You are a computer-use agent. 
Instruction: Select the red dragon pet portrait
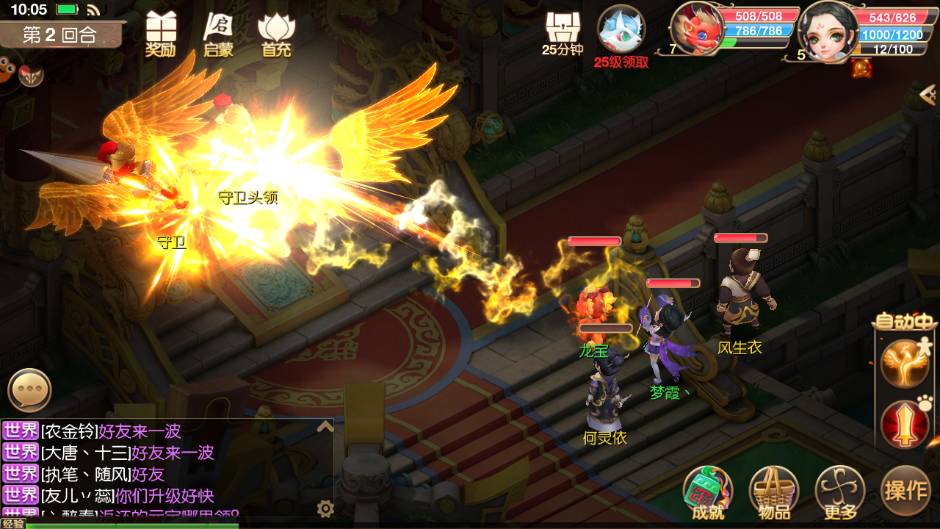pos(696,27)
